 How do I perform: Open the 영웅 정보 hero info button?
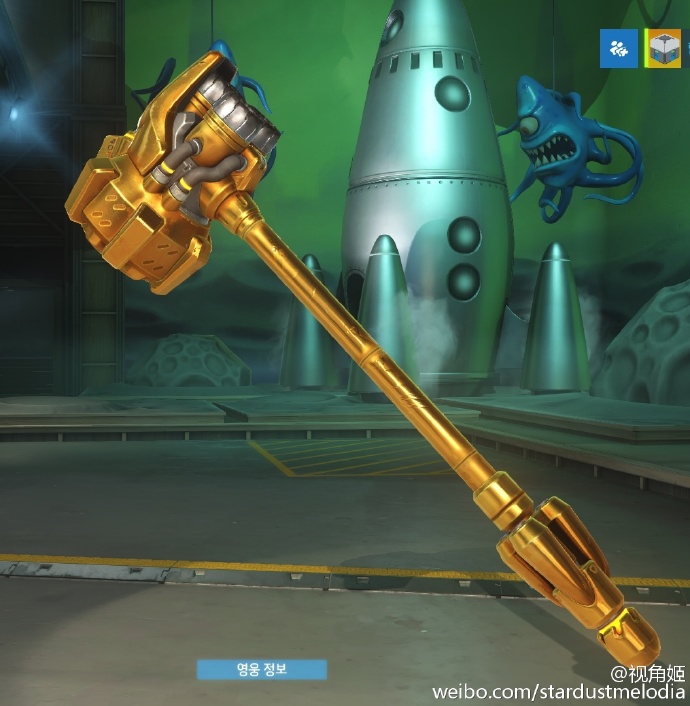[262, 669]
